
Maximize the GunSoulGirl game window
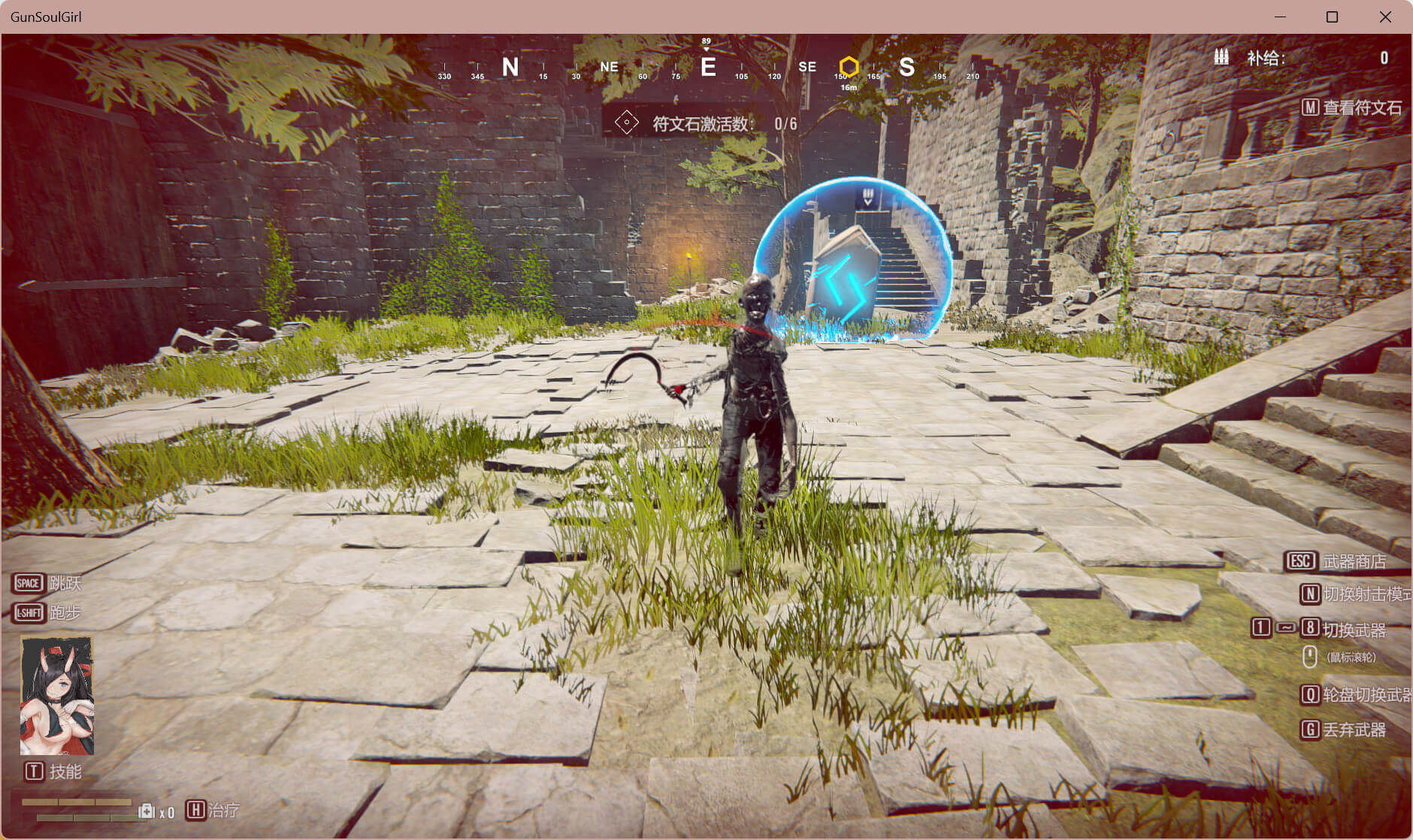(x=1332, y=17)
